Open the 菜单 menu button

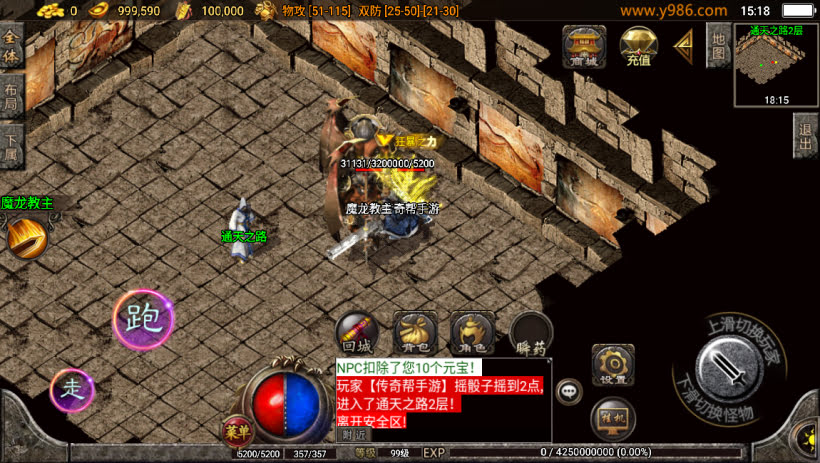tap(236, 430)
